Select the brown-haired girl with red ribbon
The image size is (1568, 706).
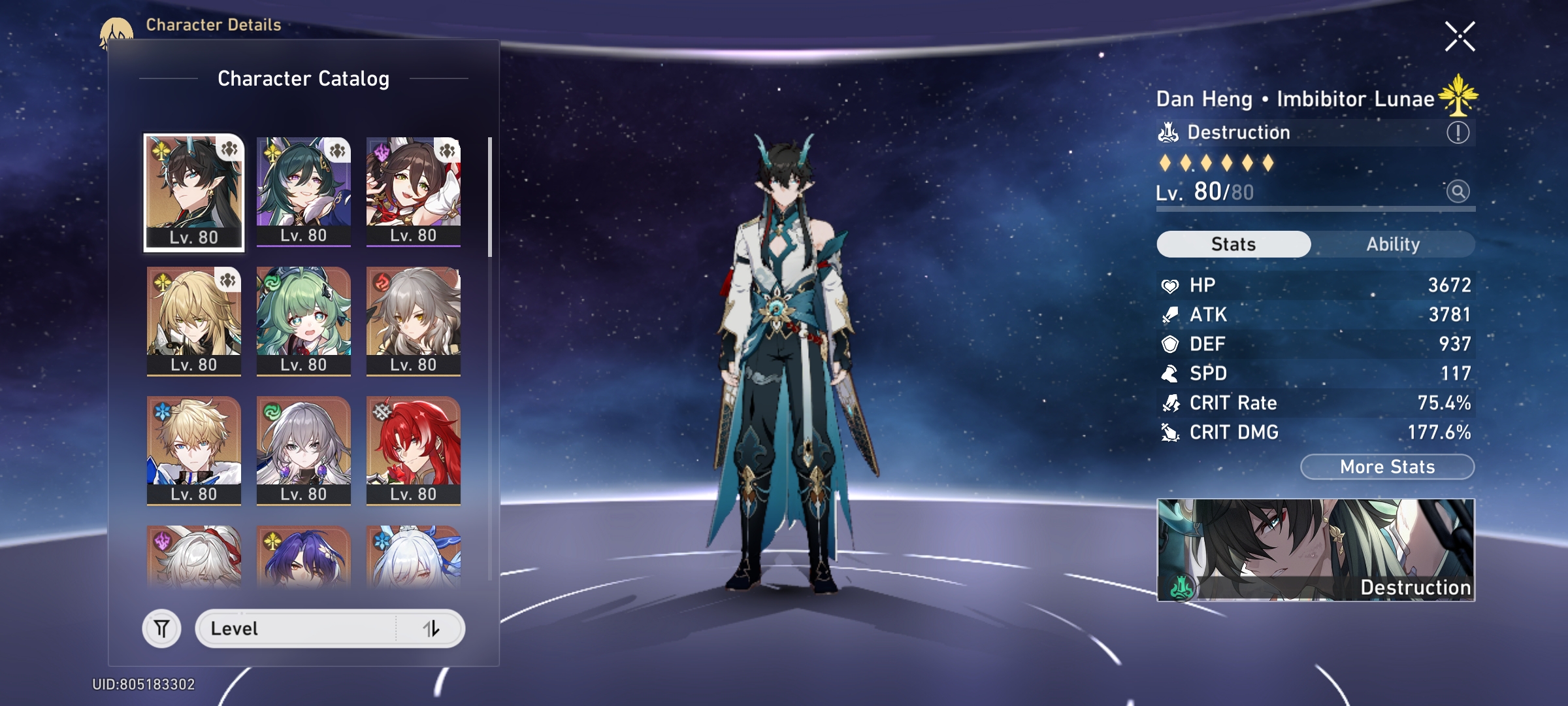414,191
